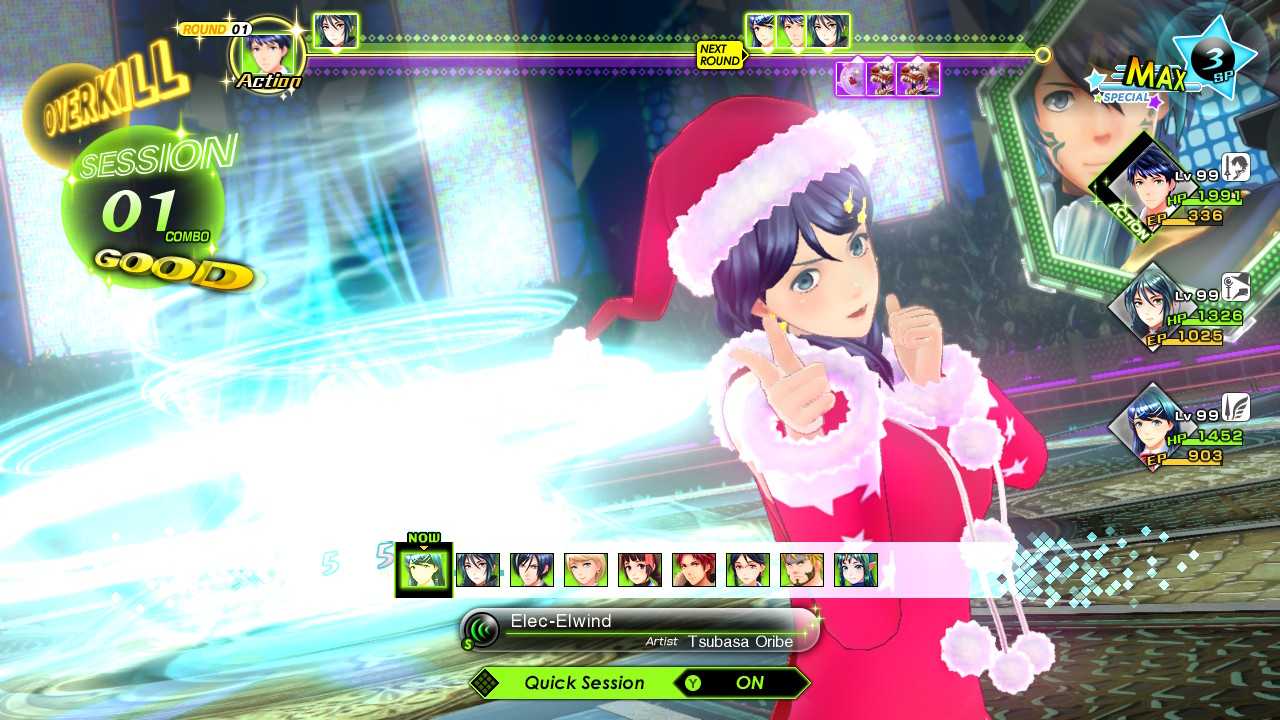Click the Next Round marker
The width and height of the screenshot is (1280, 720).
coord(720,55)
